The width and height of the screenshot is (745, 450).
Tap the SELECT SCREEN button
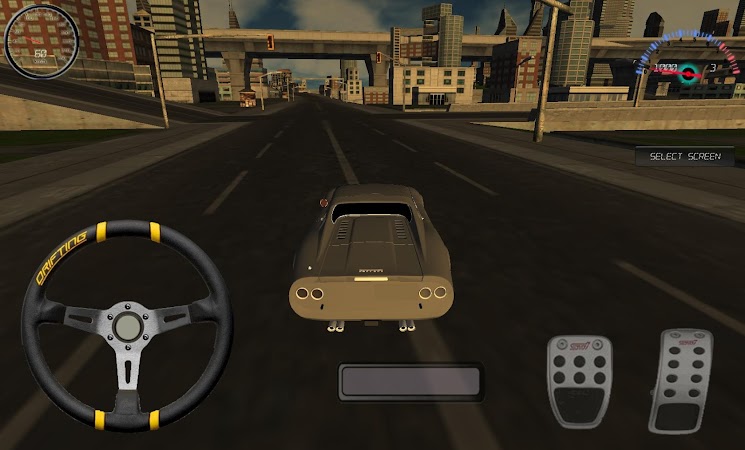tap(684, 157)
